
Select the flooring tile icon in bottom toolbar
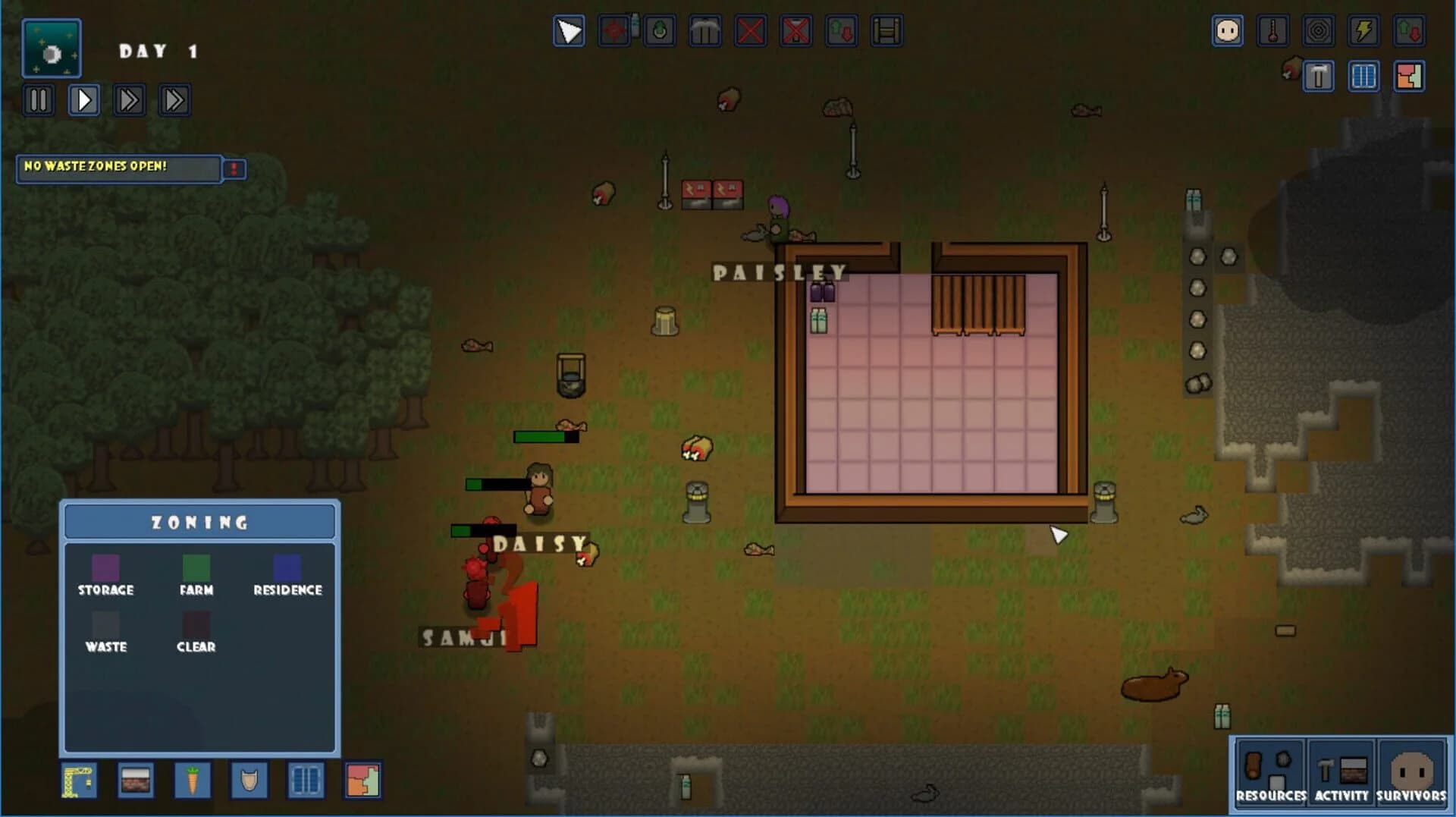click(x=136, y=781)
